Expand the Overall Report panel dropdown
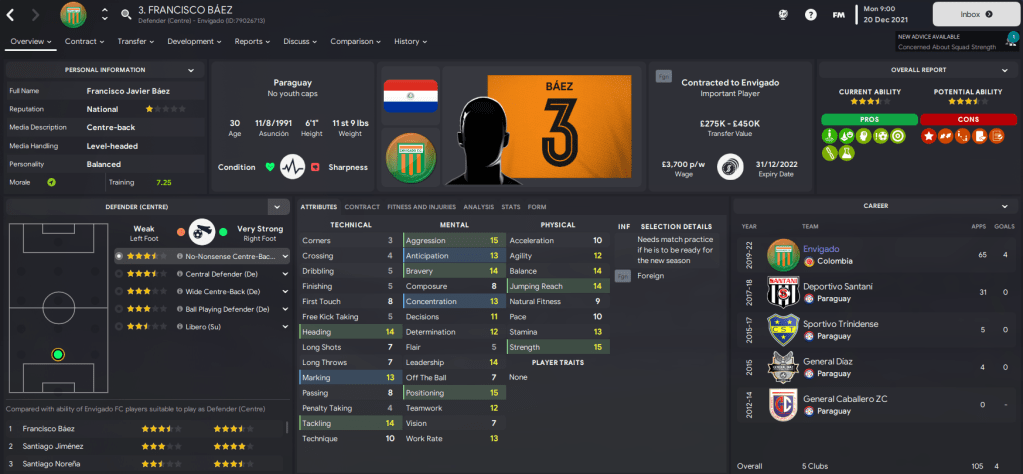This screenshot has width=1023, height=474. tap(1004, 70)
